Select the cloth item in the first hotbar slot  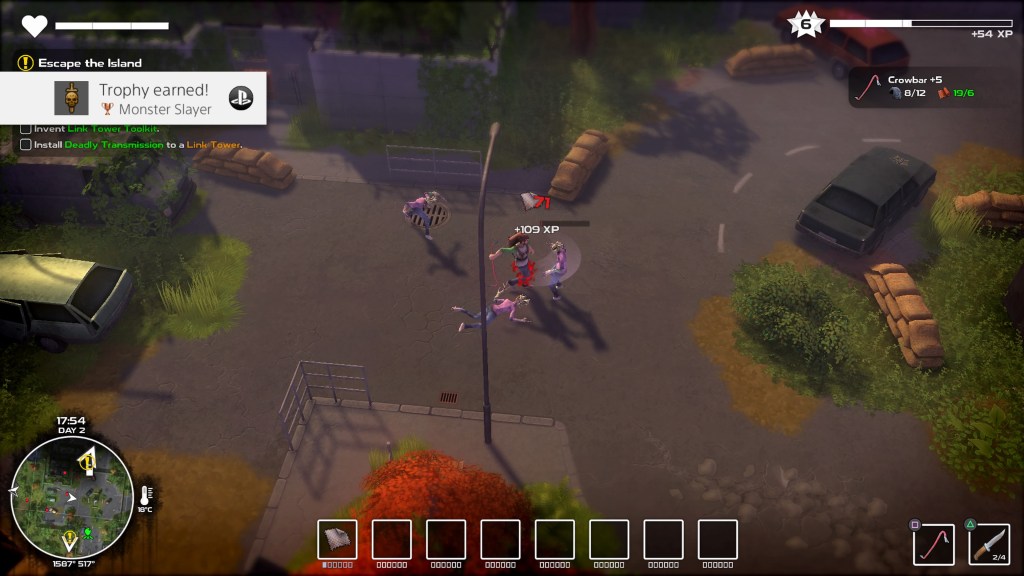click(x=337, y=539)
